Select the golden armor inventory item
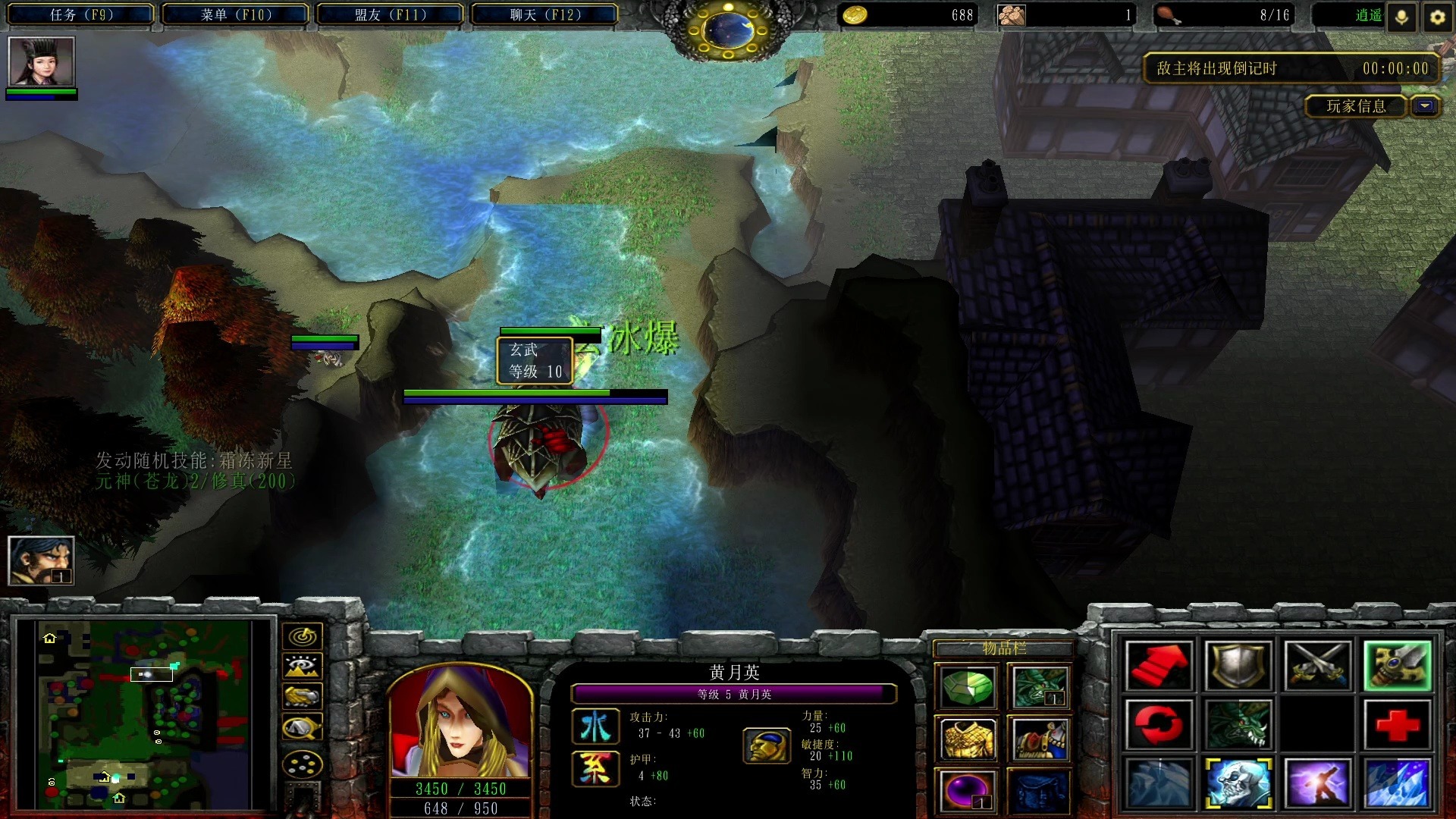1456x819 pixels. (967, 739)
